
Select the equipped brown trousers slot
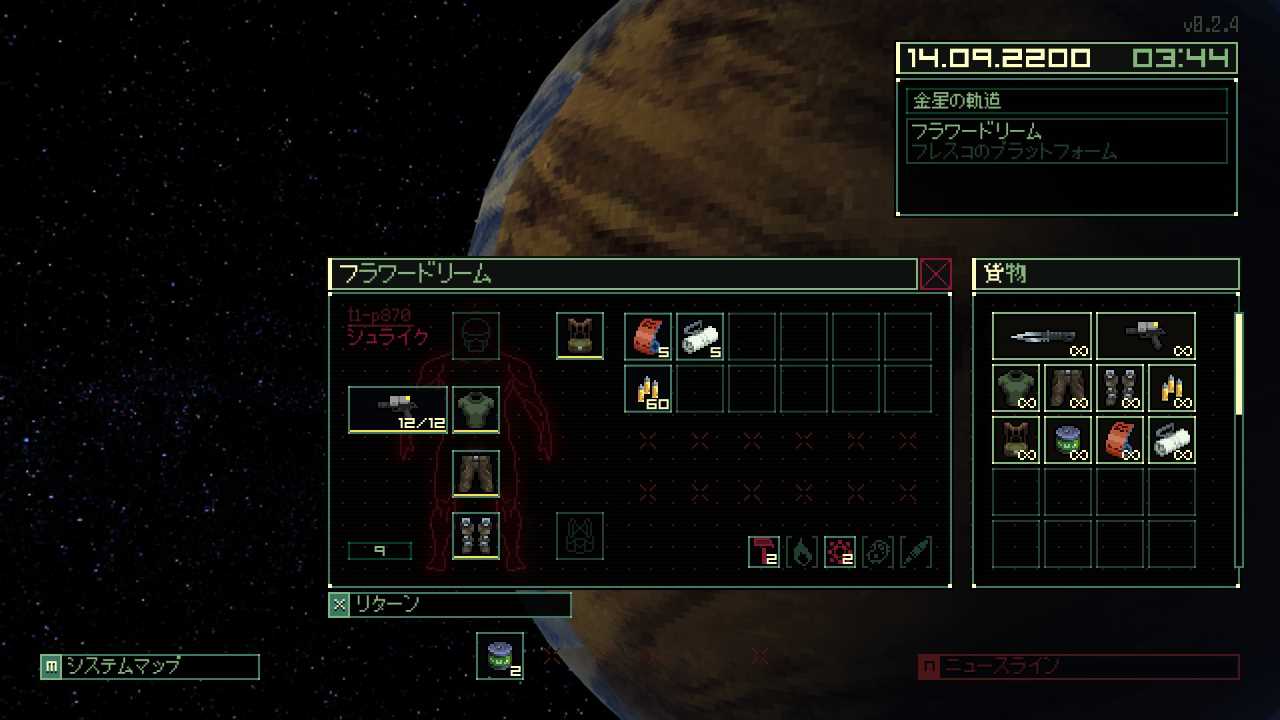(476, 473)
